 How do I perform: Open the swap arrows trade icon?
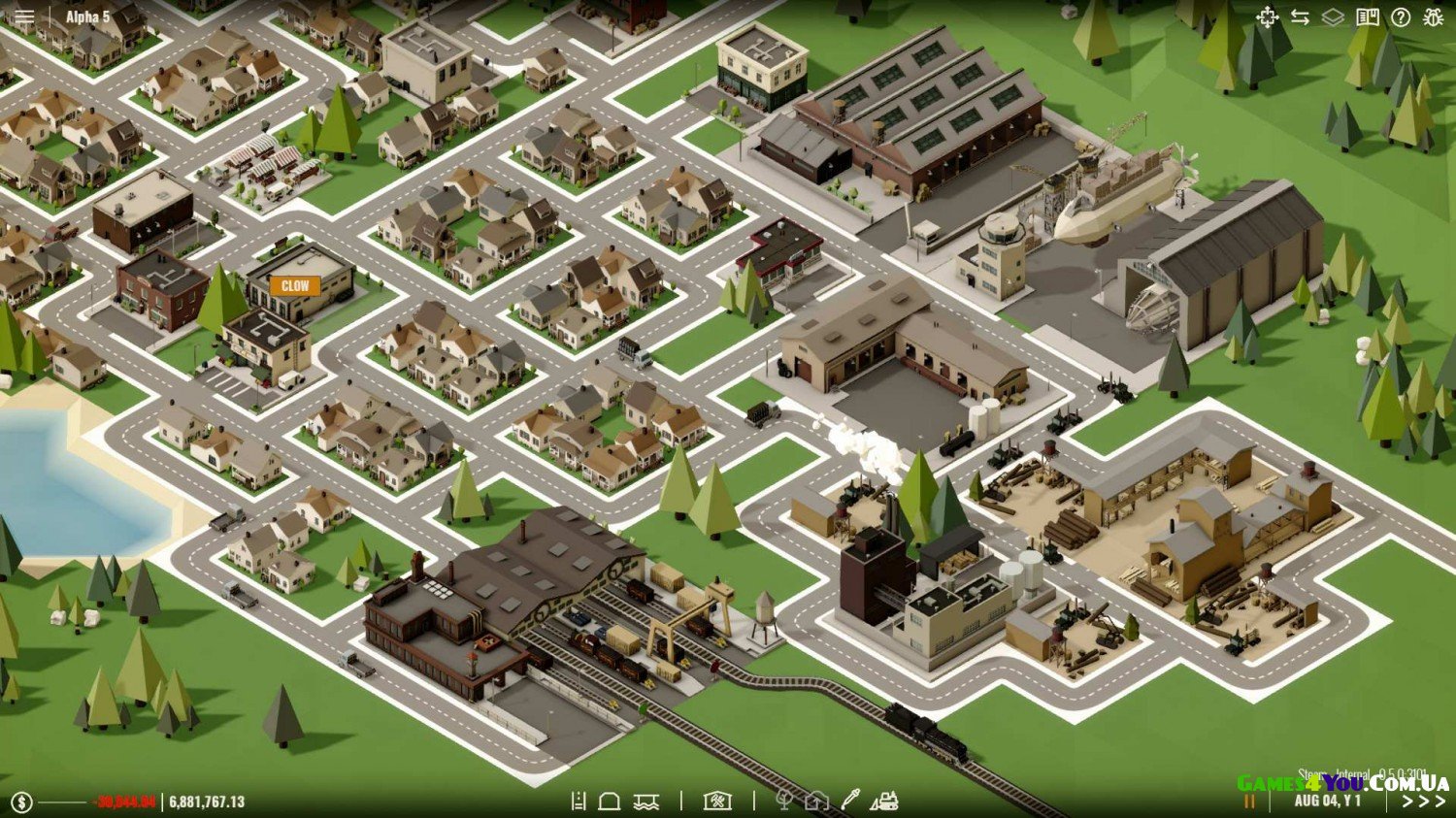[x=1300, y=17]
